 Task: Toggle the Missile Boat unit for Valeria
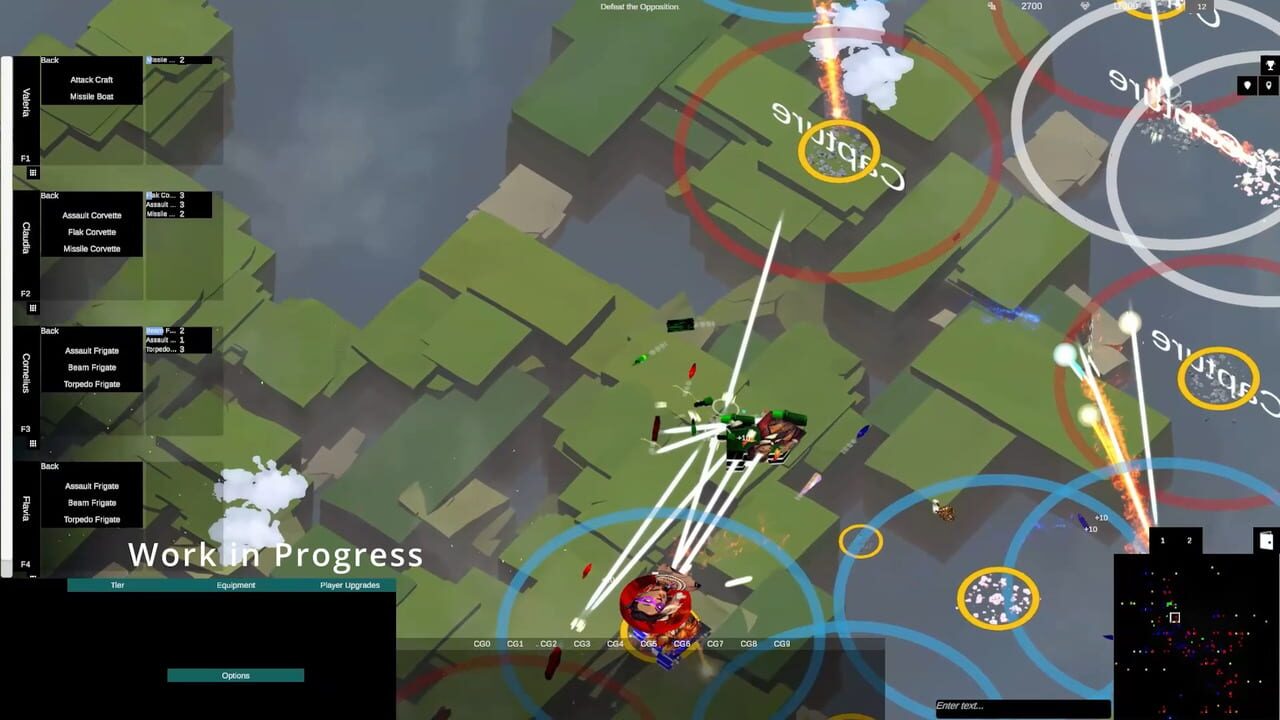click(x=93, y=95)
